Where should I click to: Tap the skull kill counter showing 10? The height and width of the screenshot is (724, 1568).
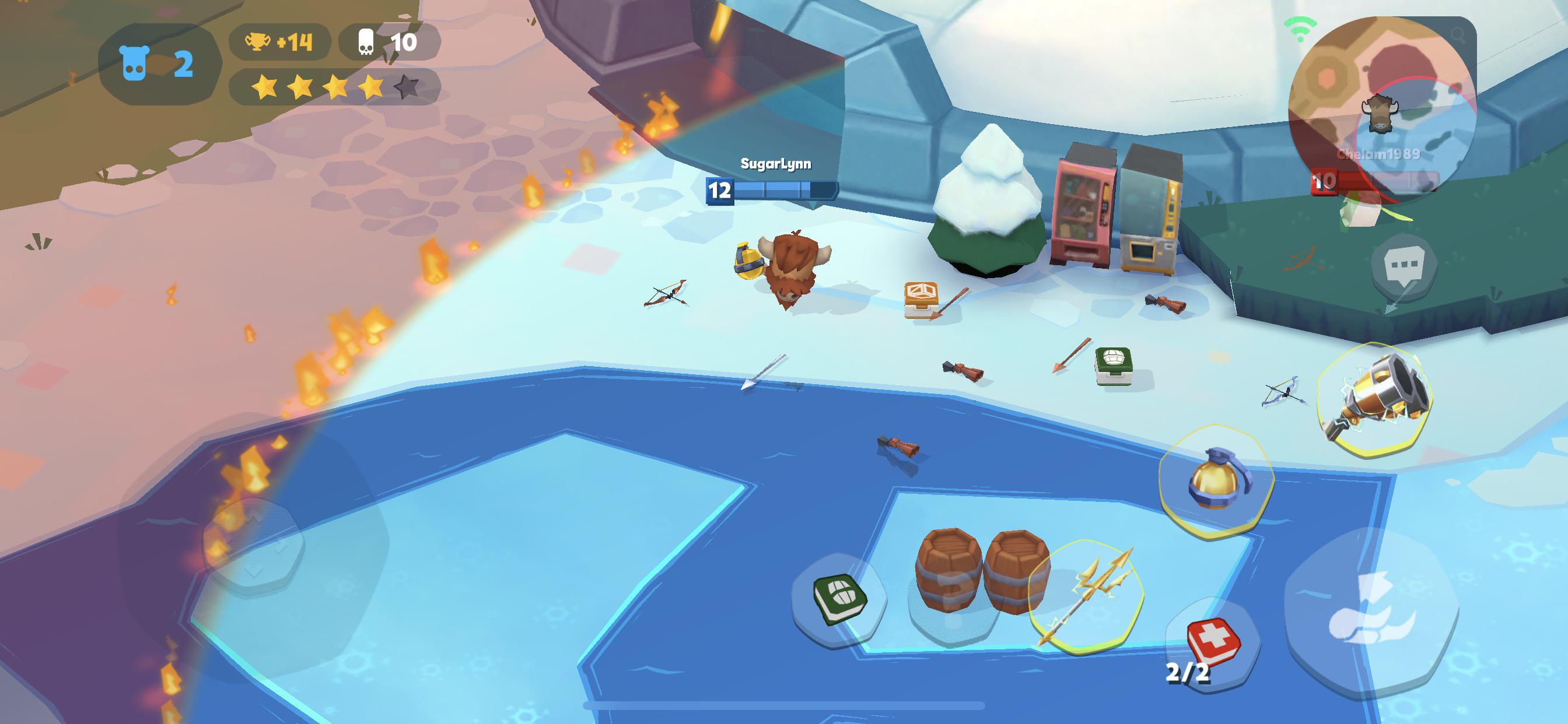(x=387, y=41)
